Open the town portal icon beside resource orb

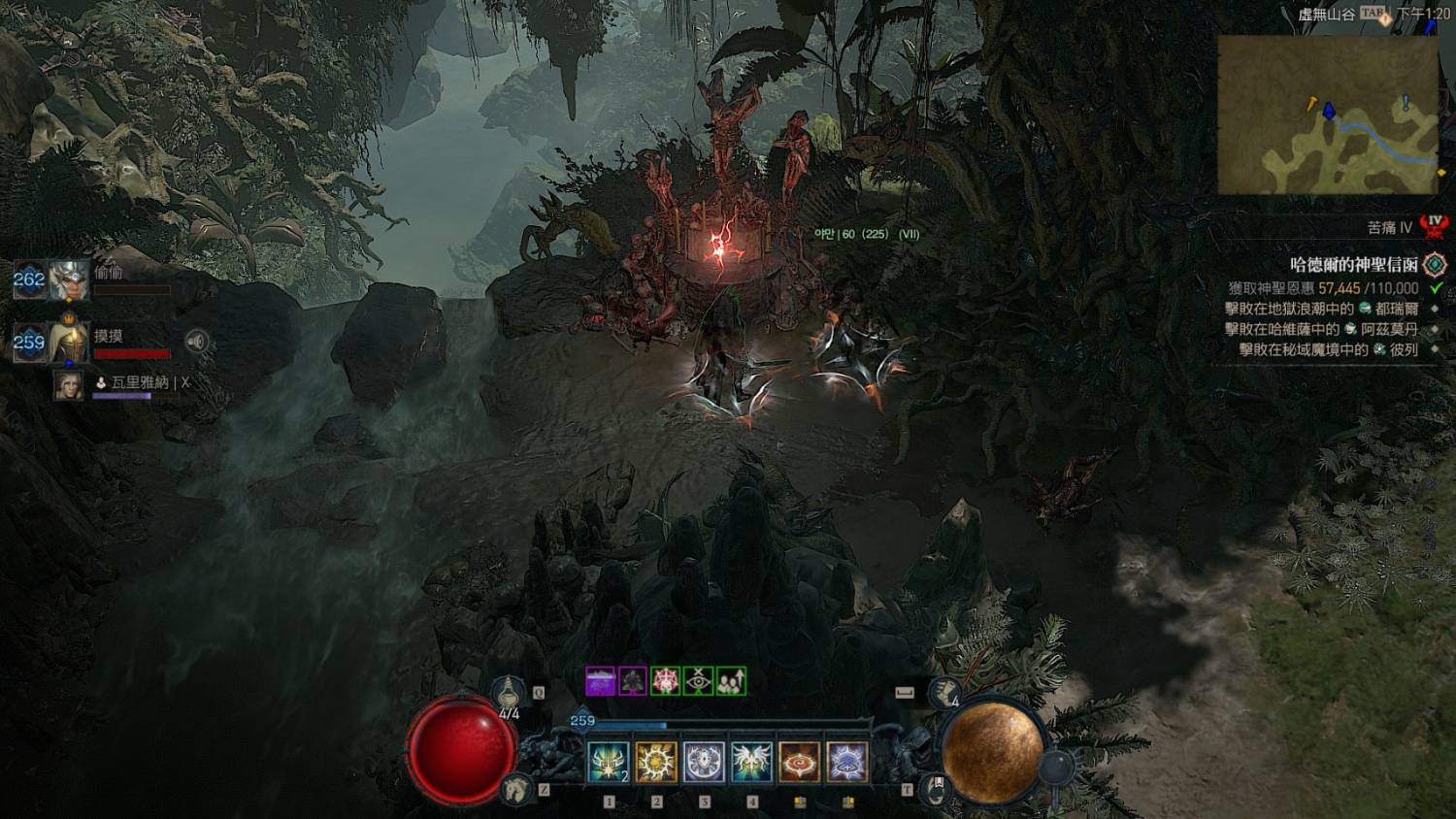934,787
